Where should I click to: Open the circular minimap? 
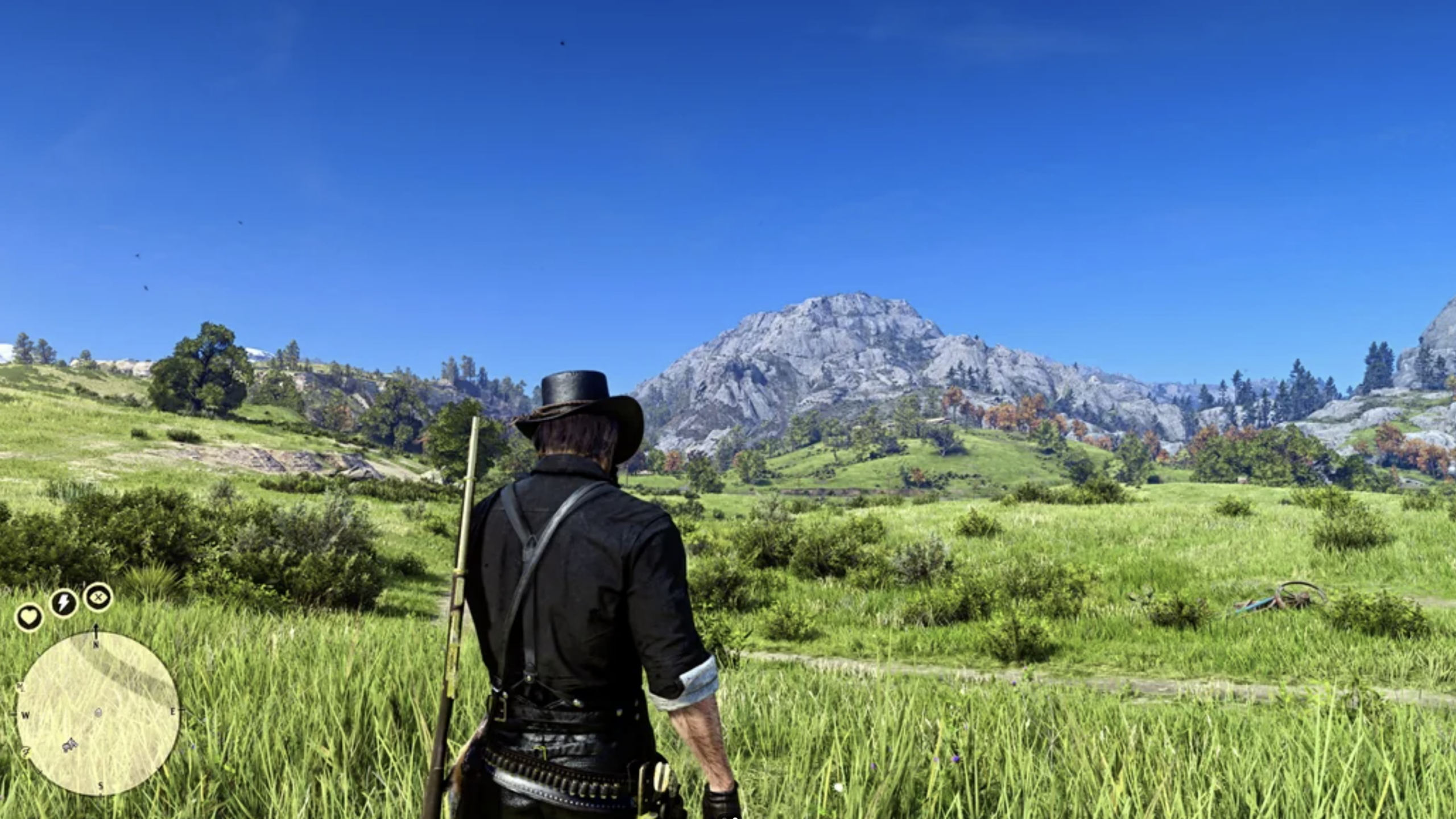coord(97,713)
